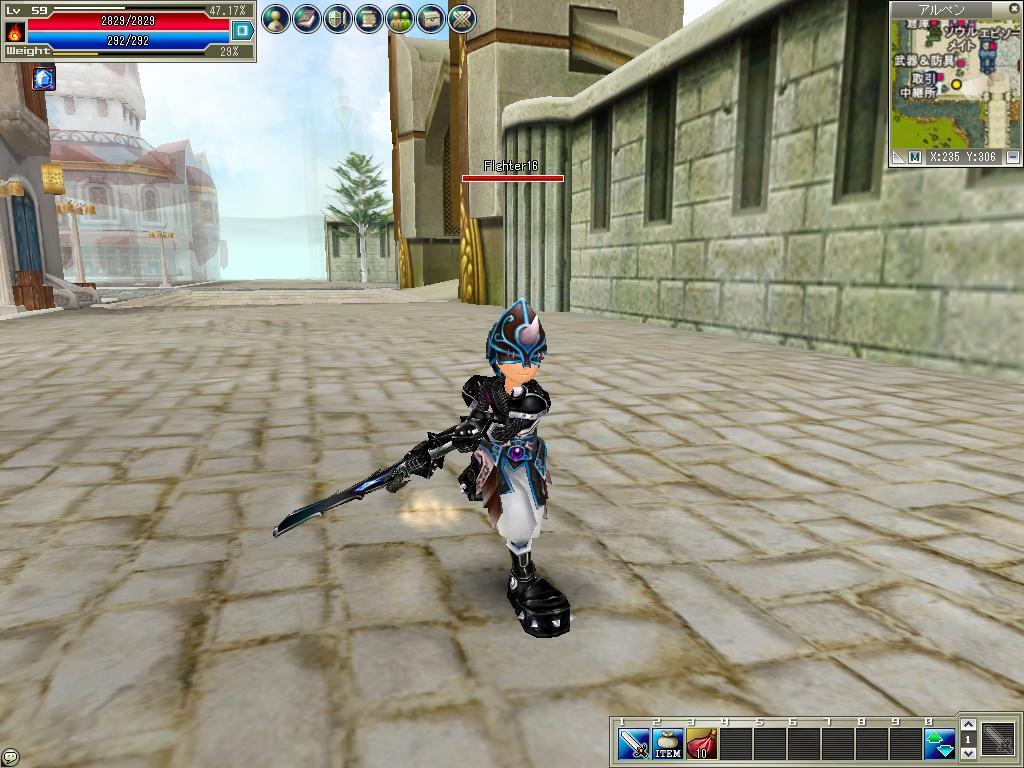Viewport: 1024px width, 768px height.
Task: Open the shield and sword equipment icon
Action: (338, 18)
